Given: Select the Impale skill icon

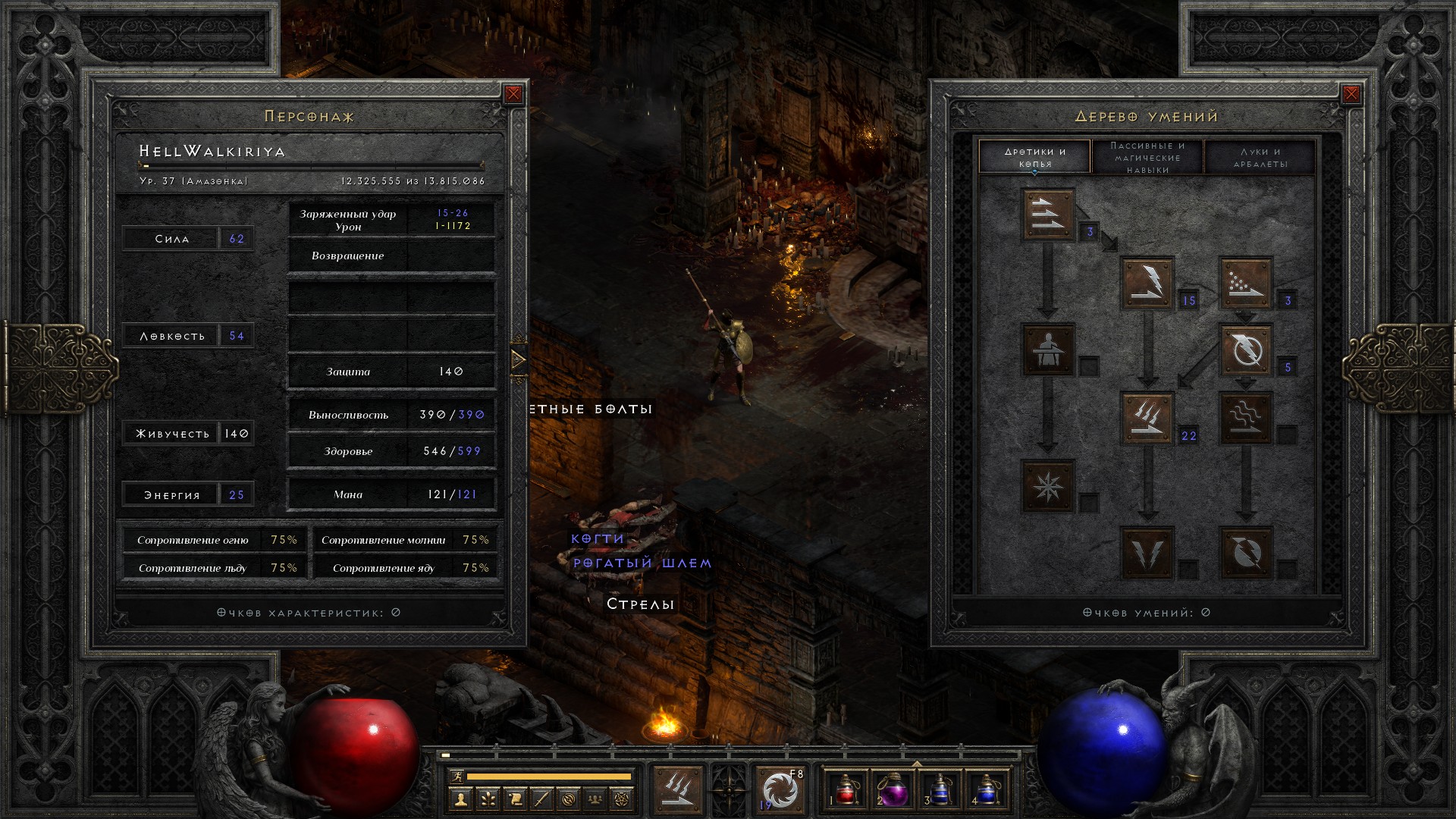Looking at the screenshot, I should click(1048, 350).
